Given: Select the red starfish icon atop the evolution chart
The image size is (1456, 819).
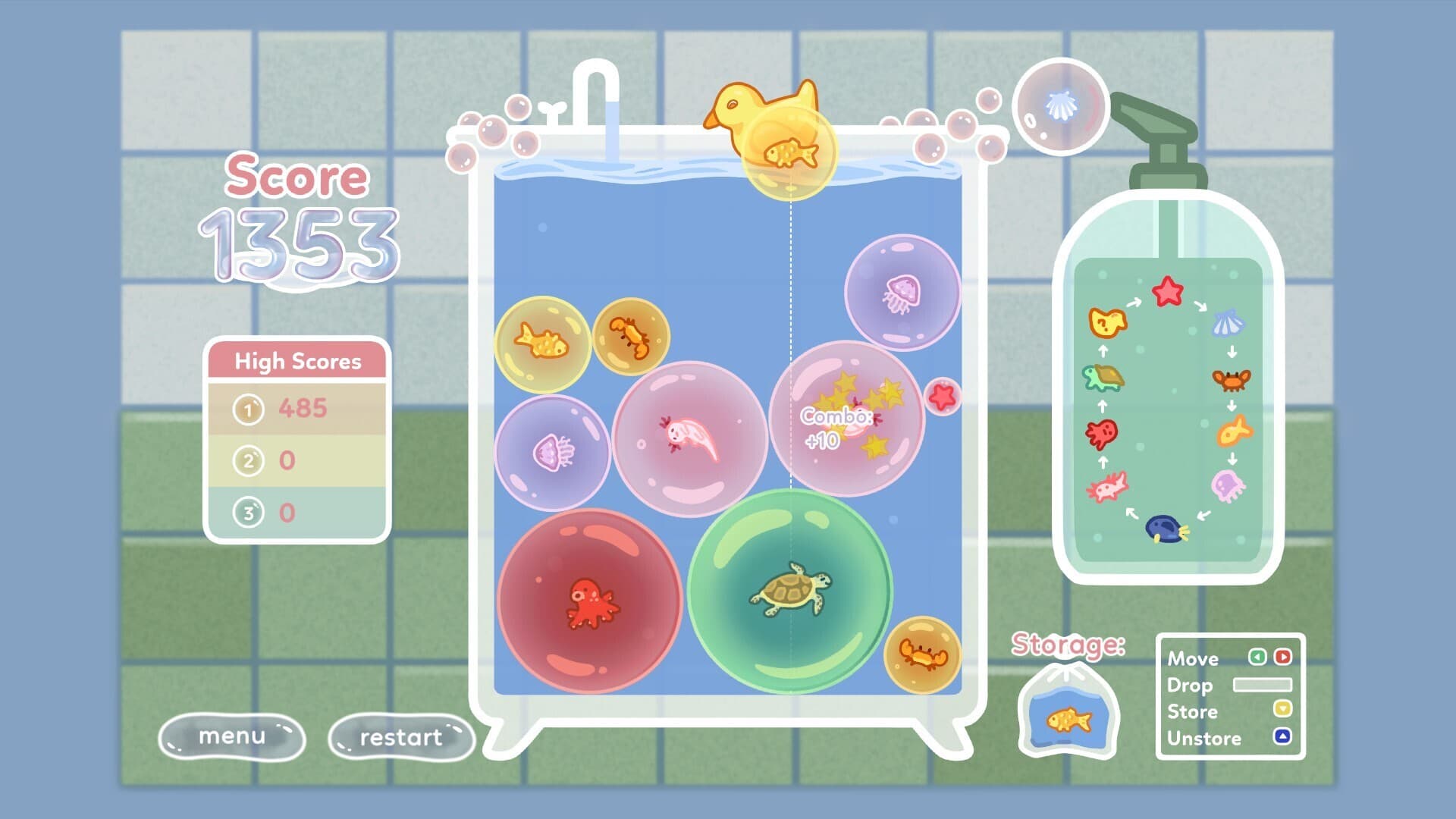Looking at the screenshot, I should (x=1167, y=290).
